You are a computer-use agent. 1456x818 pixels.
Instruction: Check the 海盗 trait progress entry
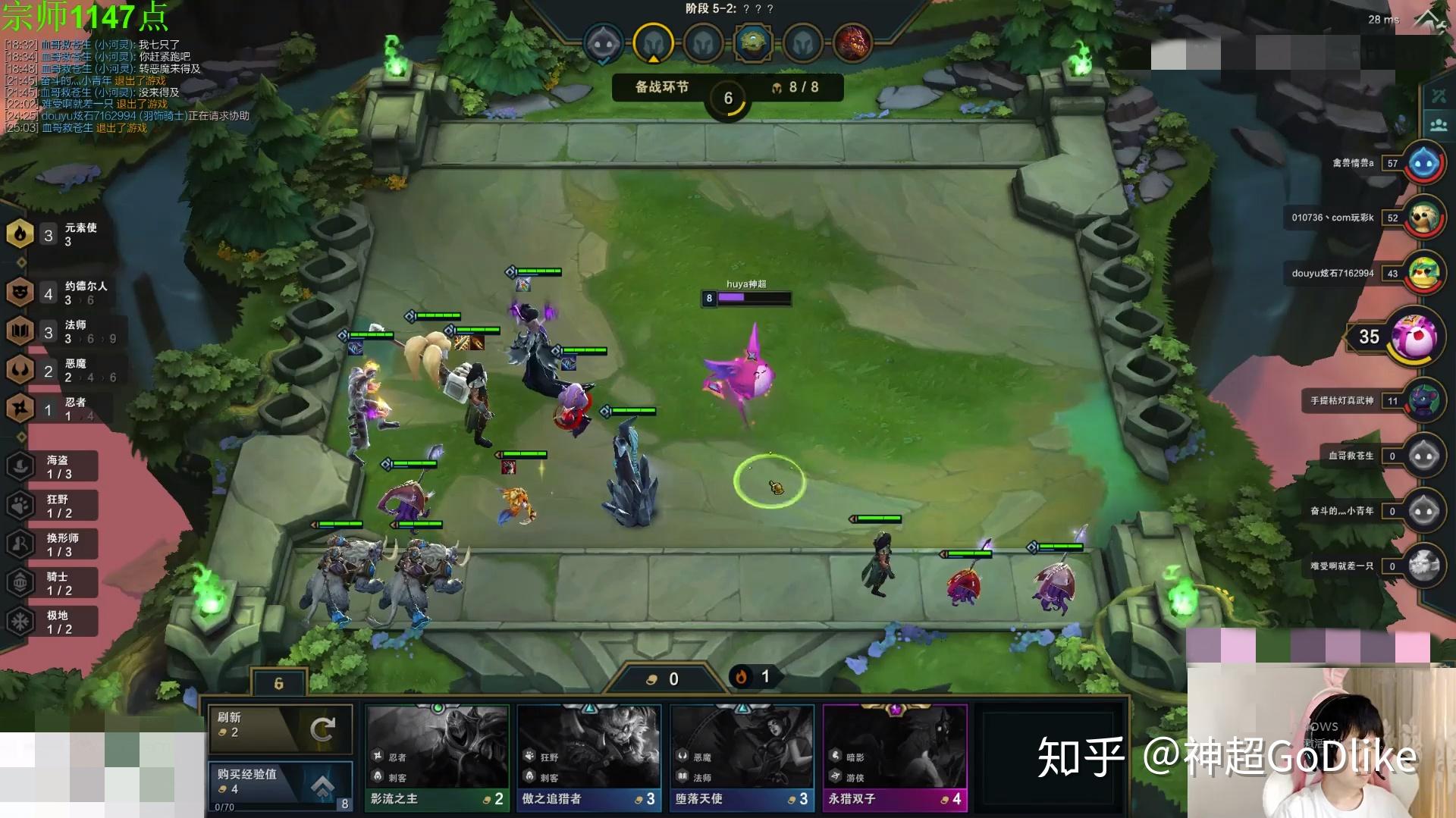53,466
